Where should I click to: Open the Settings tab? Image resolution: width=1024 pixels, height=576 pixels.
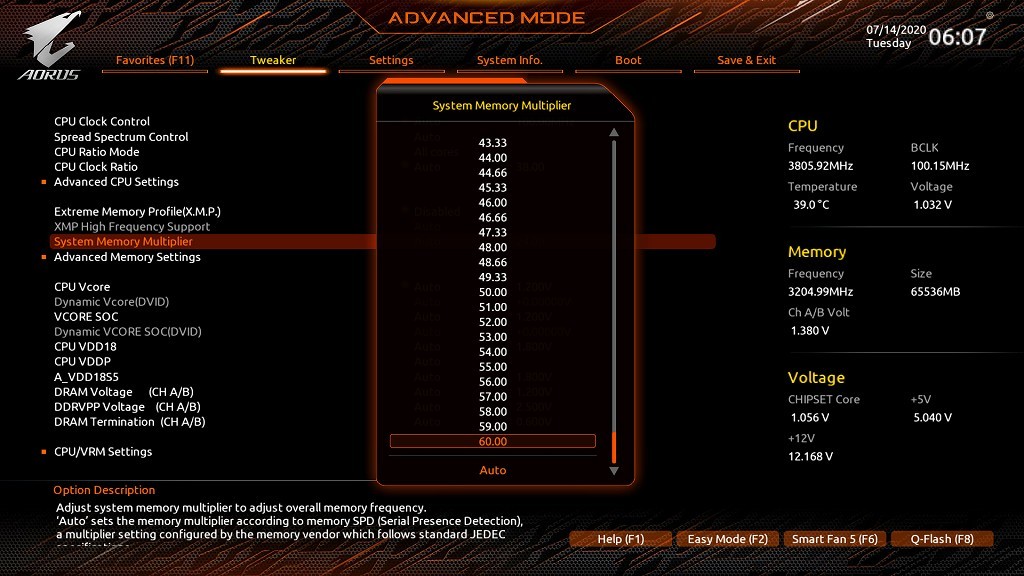coord(391,60)
